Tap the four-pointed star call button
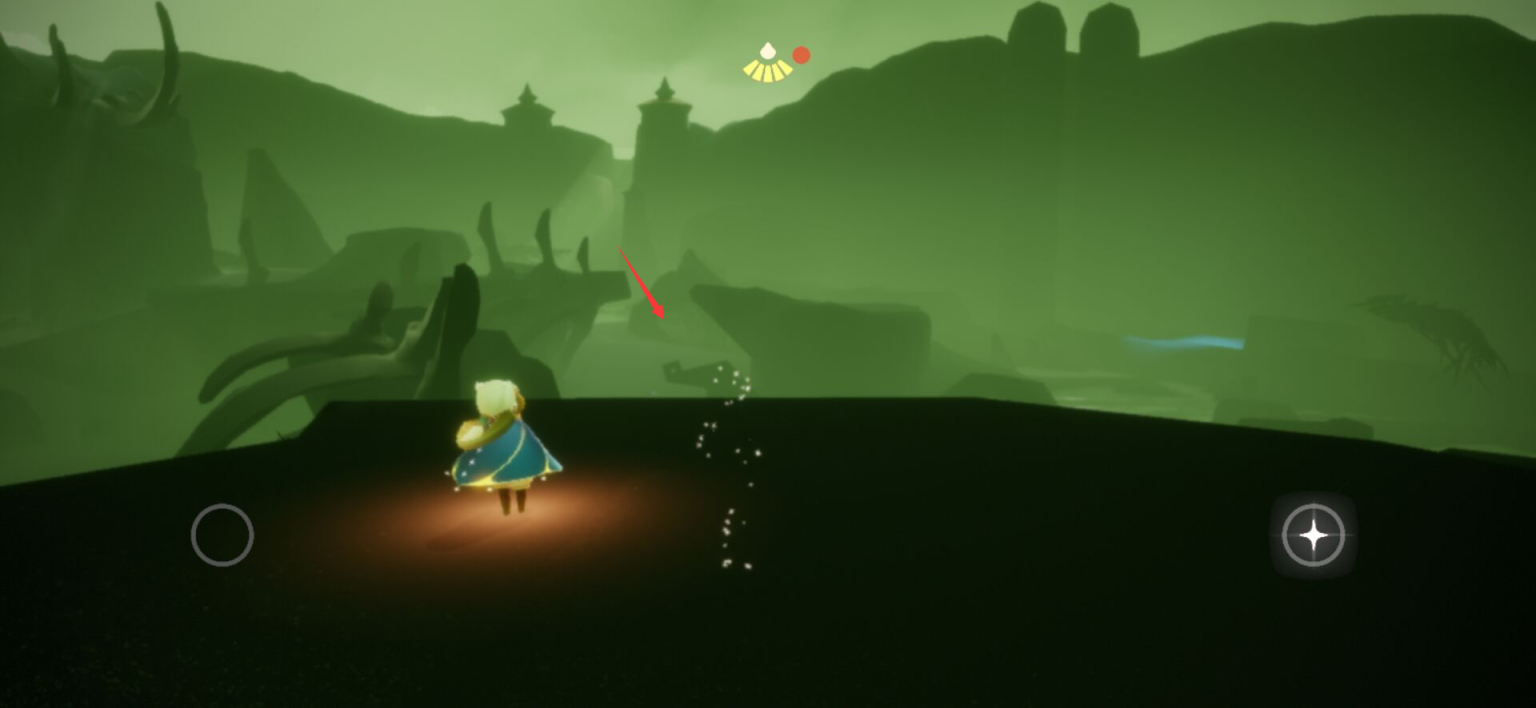 click(x=1313, y=536)
